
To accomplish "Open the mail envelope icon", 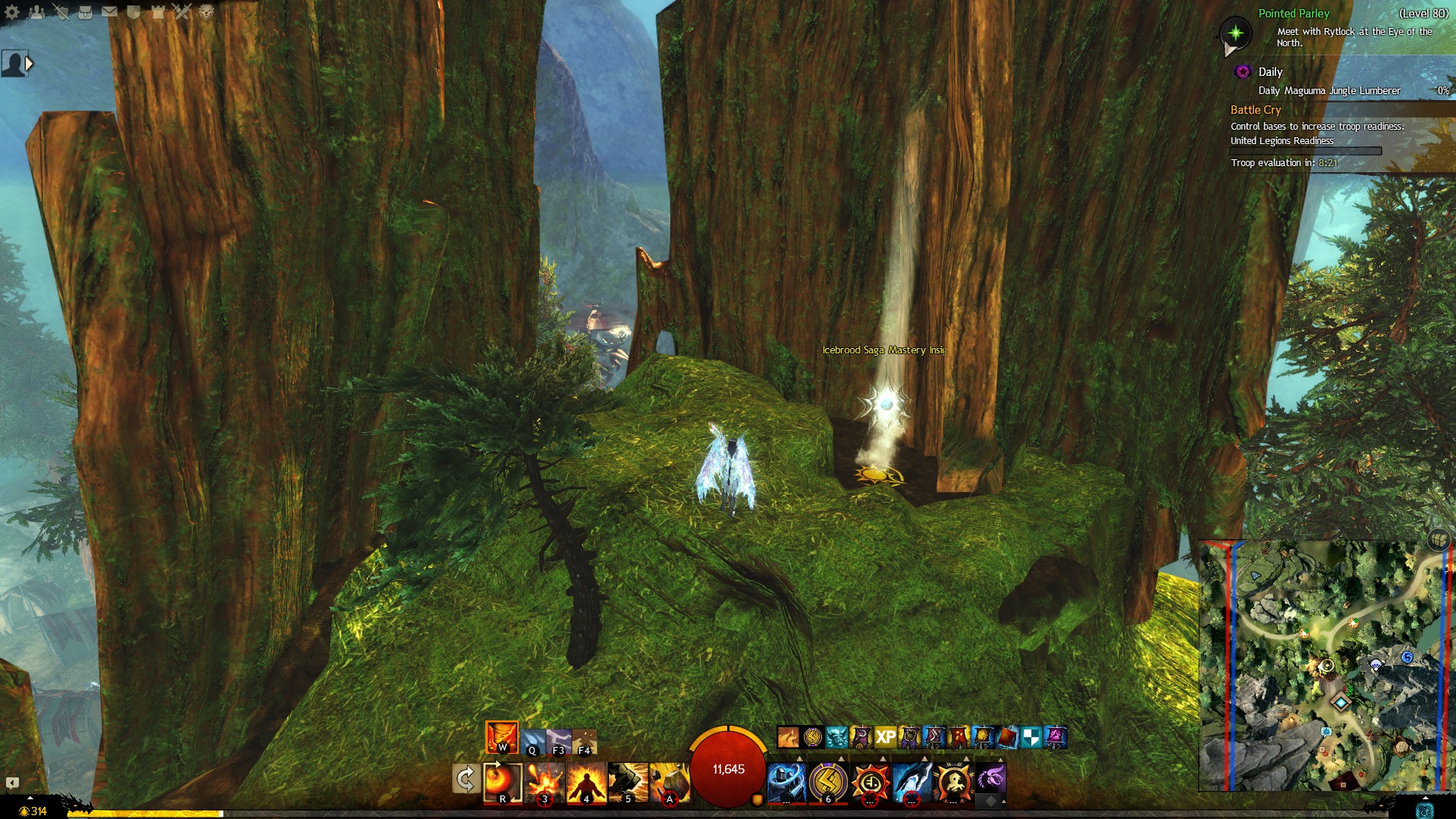I will [109, 11].
